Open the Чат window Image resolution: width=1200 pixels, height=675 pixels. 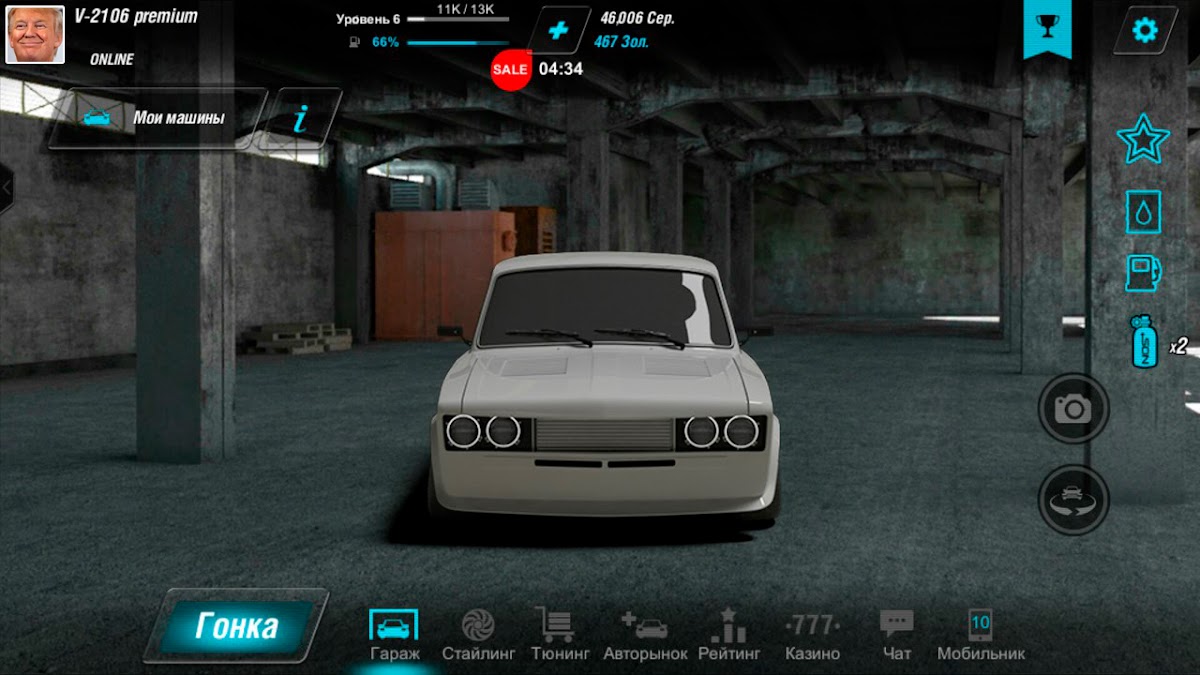click(897, 634)
